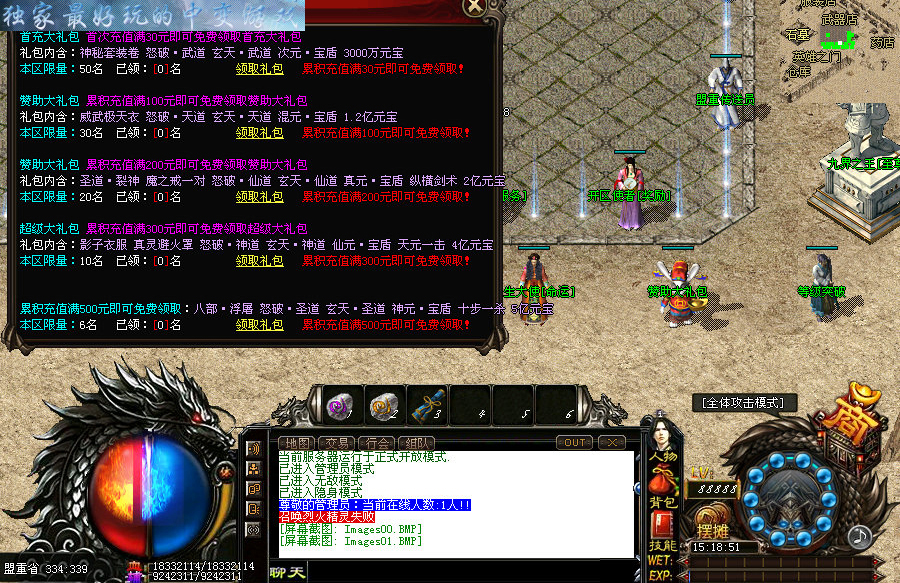
Task: Claim the 200-yuan sponsor gift pack
Action: [x=259, y=197]
